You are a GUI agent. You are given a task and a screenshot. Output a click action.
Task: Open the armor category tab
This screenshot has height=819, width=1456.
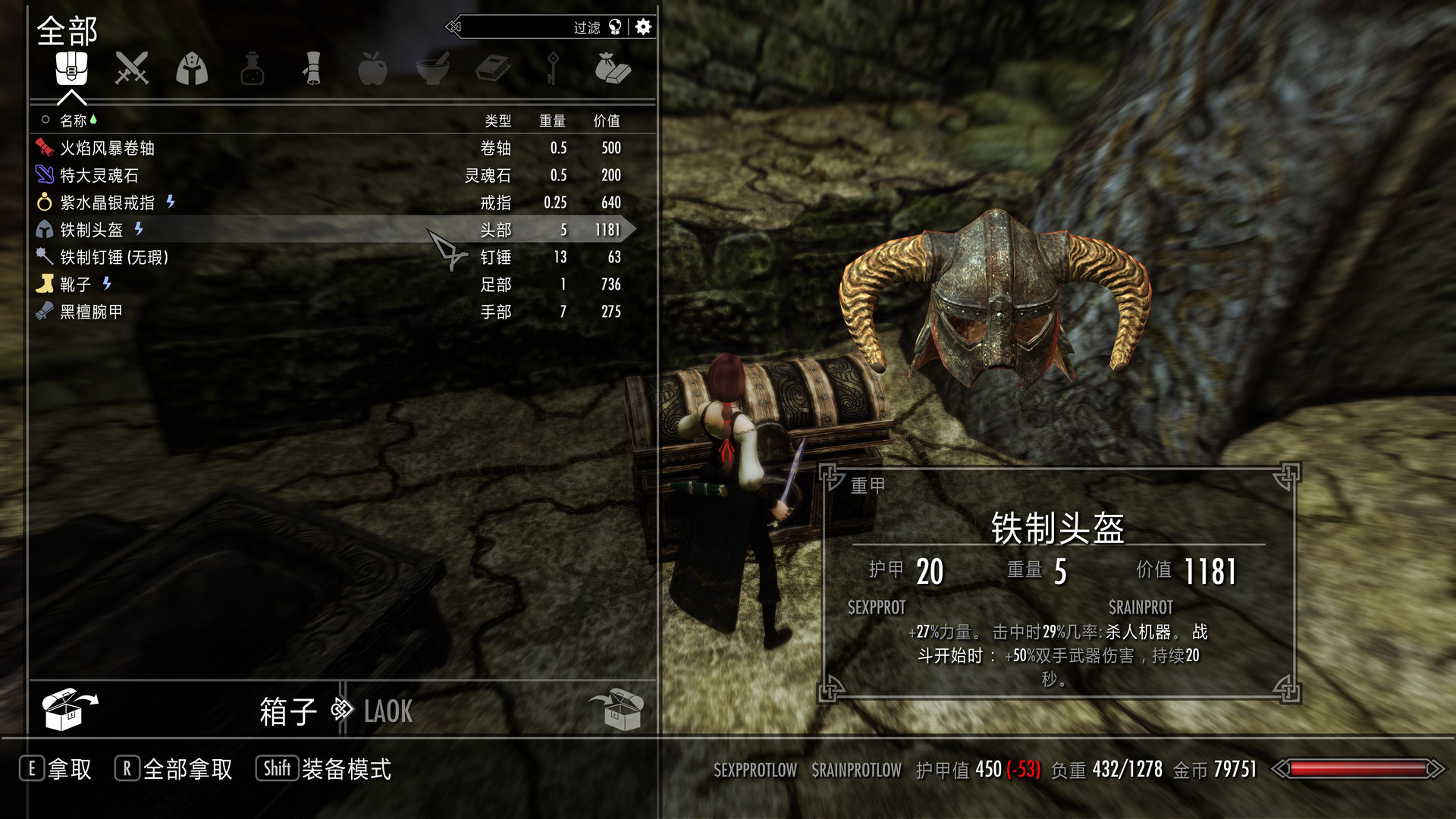click(192, 69)
